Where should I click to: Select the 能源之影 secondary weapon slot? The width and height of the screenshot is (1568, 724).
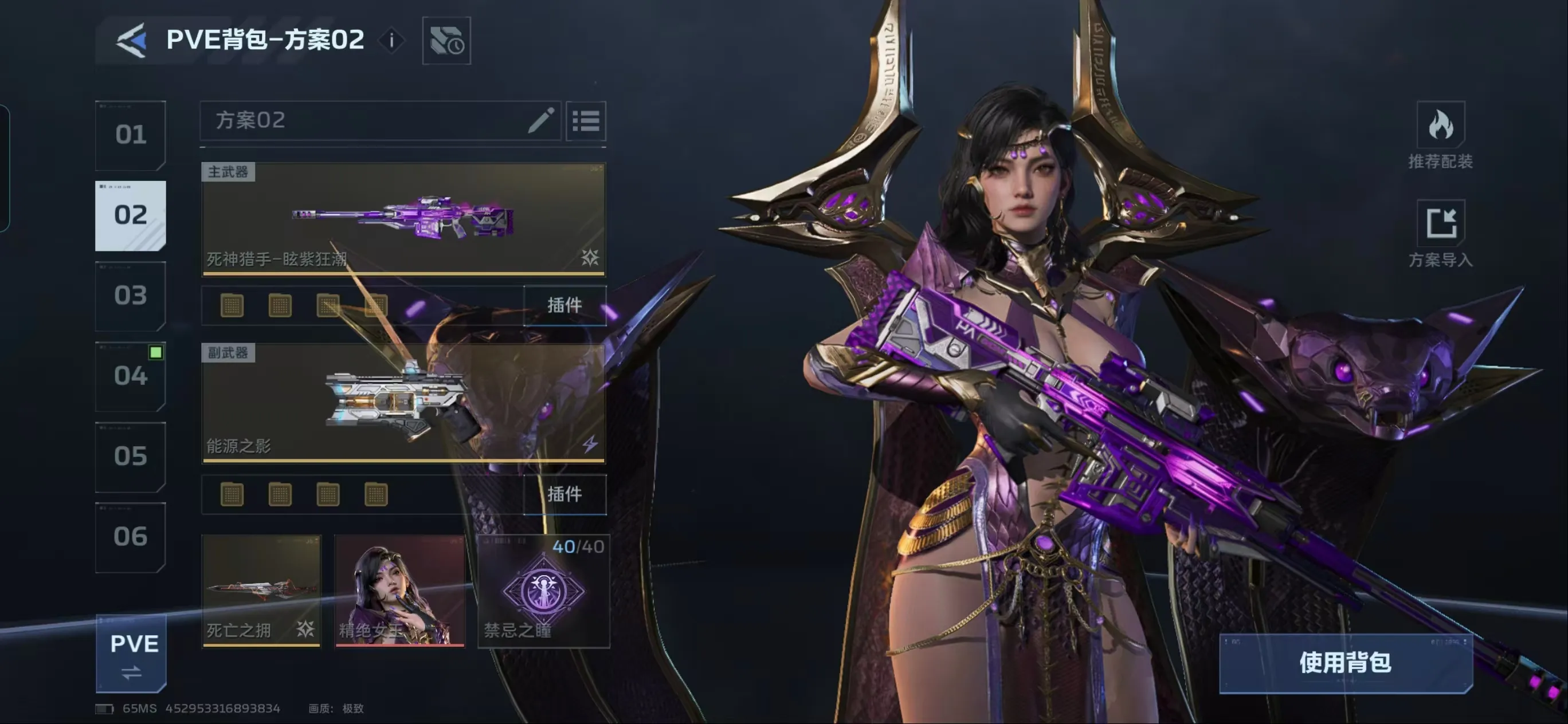pyautogui.click(x=403, y=403)
